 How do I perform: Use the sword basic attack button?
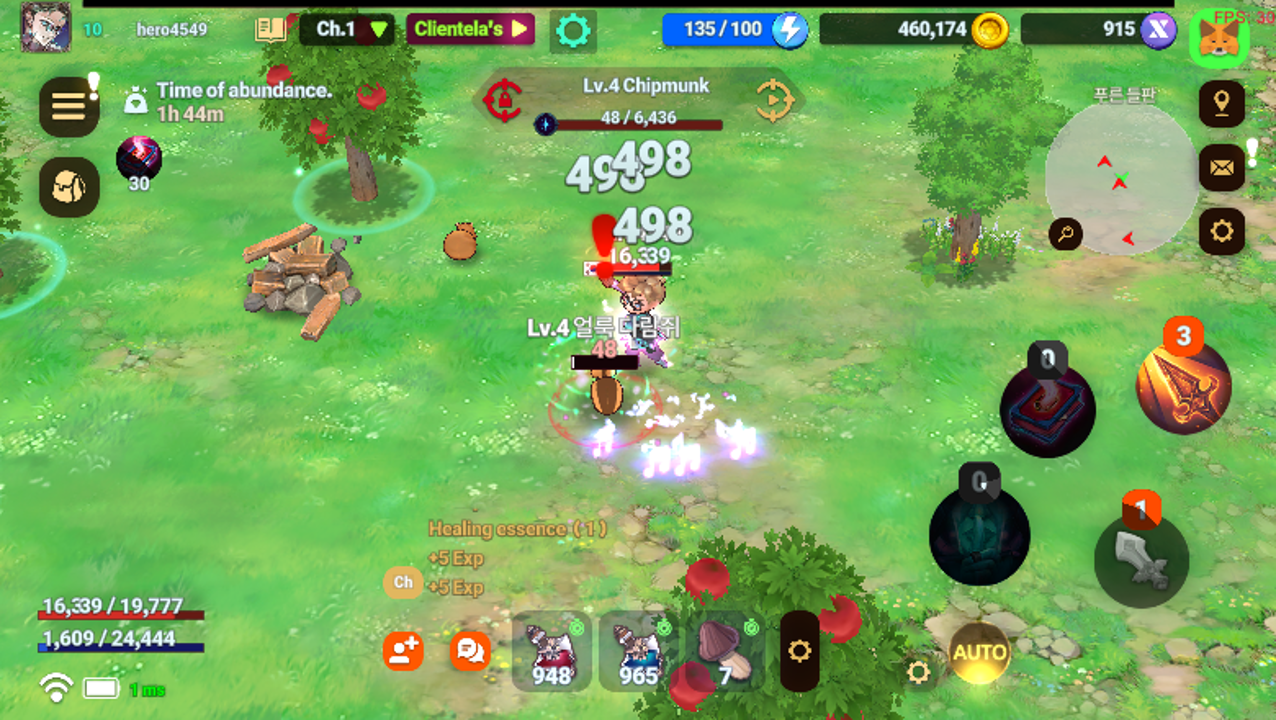click(1141, 559)
